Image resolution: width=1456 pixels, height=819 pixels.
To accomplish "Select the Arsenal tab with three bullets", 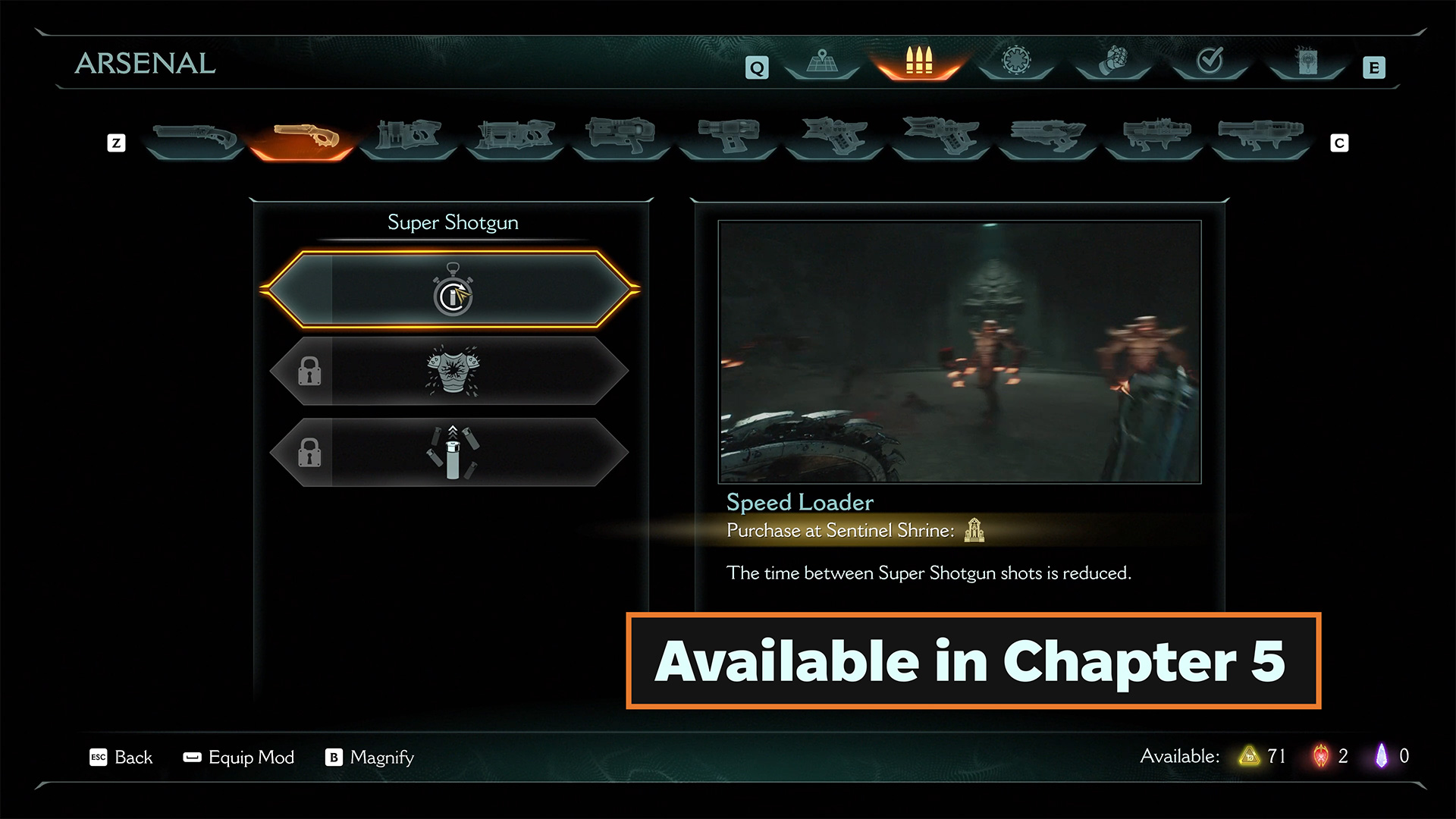I will [918, 62].
